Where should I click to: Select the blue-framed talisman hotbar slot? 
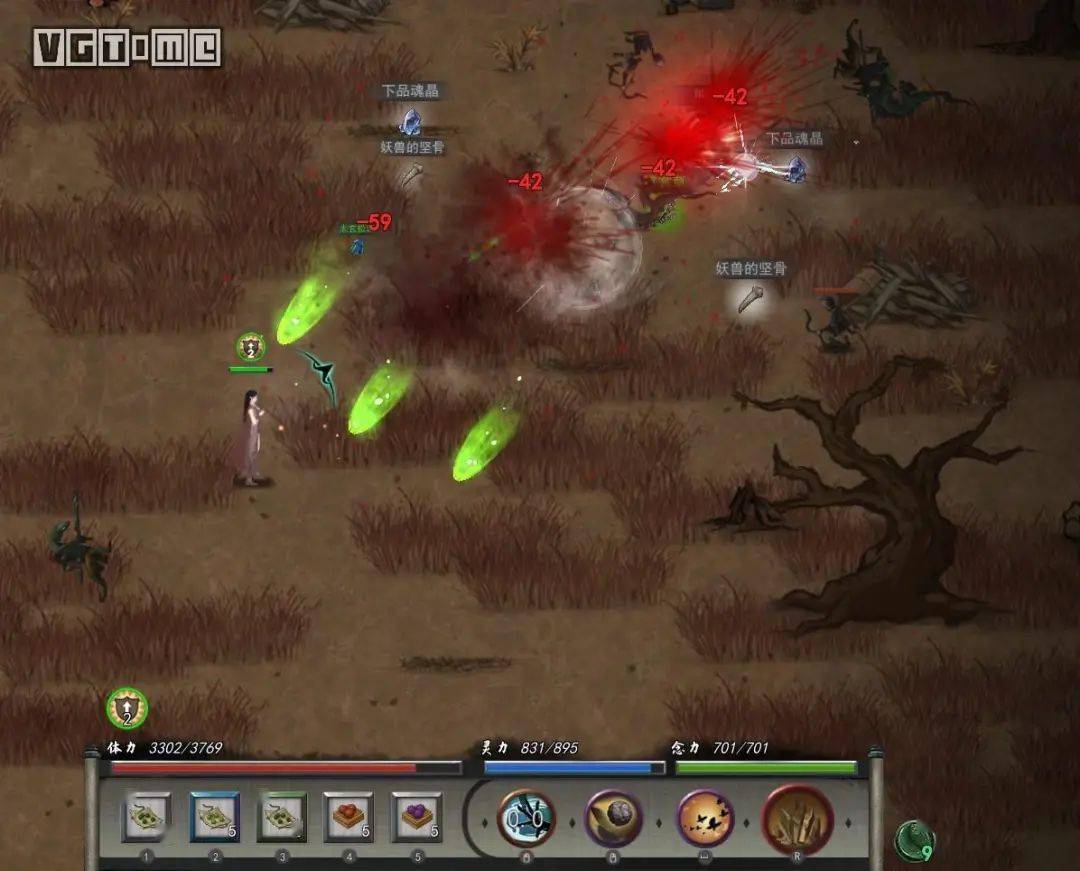215,817
